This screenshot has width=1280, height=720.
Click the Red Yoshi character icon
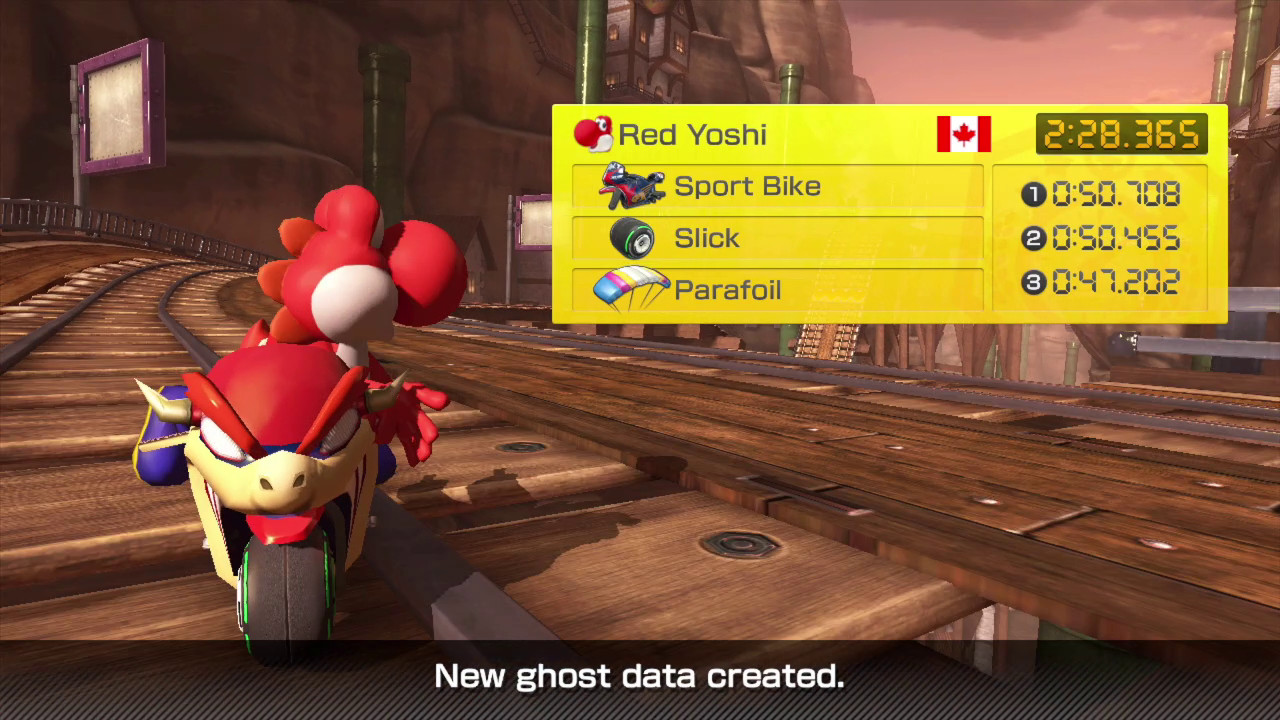pyautogui.click(x=597, y=134)
